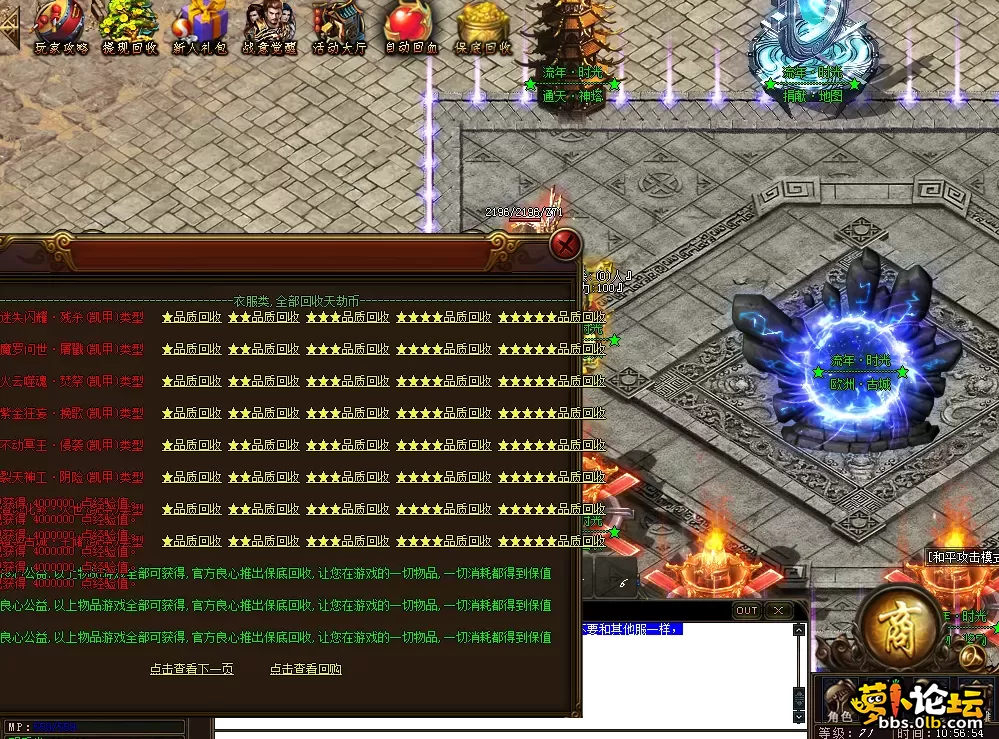Image resolution: width=999 pixels, height=739 pixels.
Task: Close the chat box with its X button
Action: (x=778, y=611)
